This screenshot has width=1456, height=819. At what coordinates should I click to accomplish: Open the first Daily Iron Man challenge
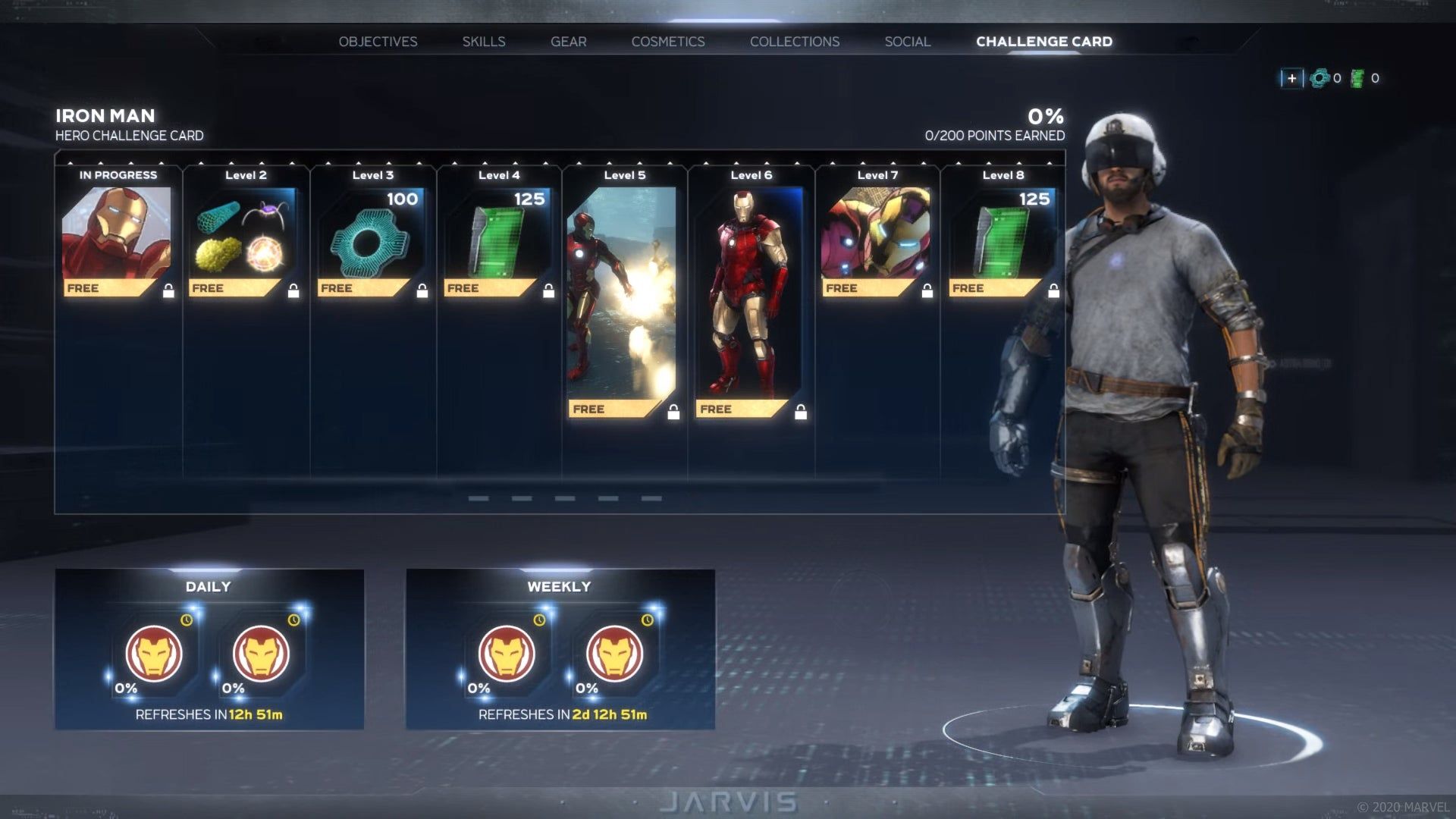pos(154,654)
